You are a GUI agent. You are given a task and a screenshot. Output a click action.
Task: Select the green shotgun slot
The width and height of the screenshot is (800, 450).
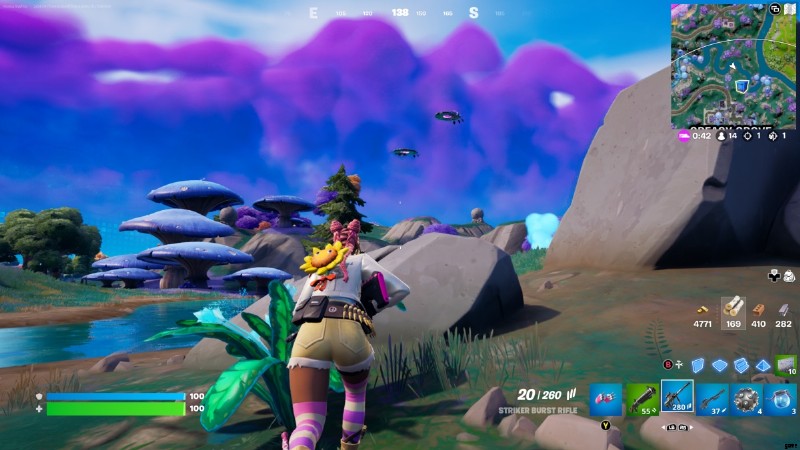(x=641, y=398)
